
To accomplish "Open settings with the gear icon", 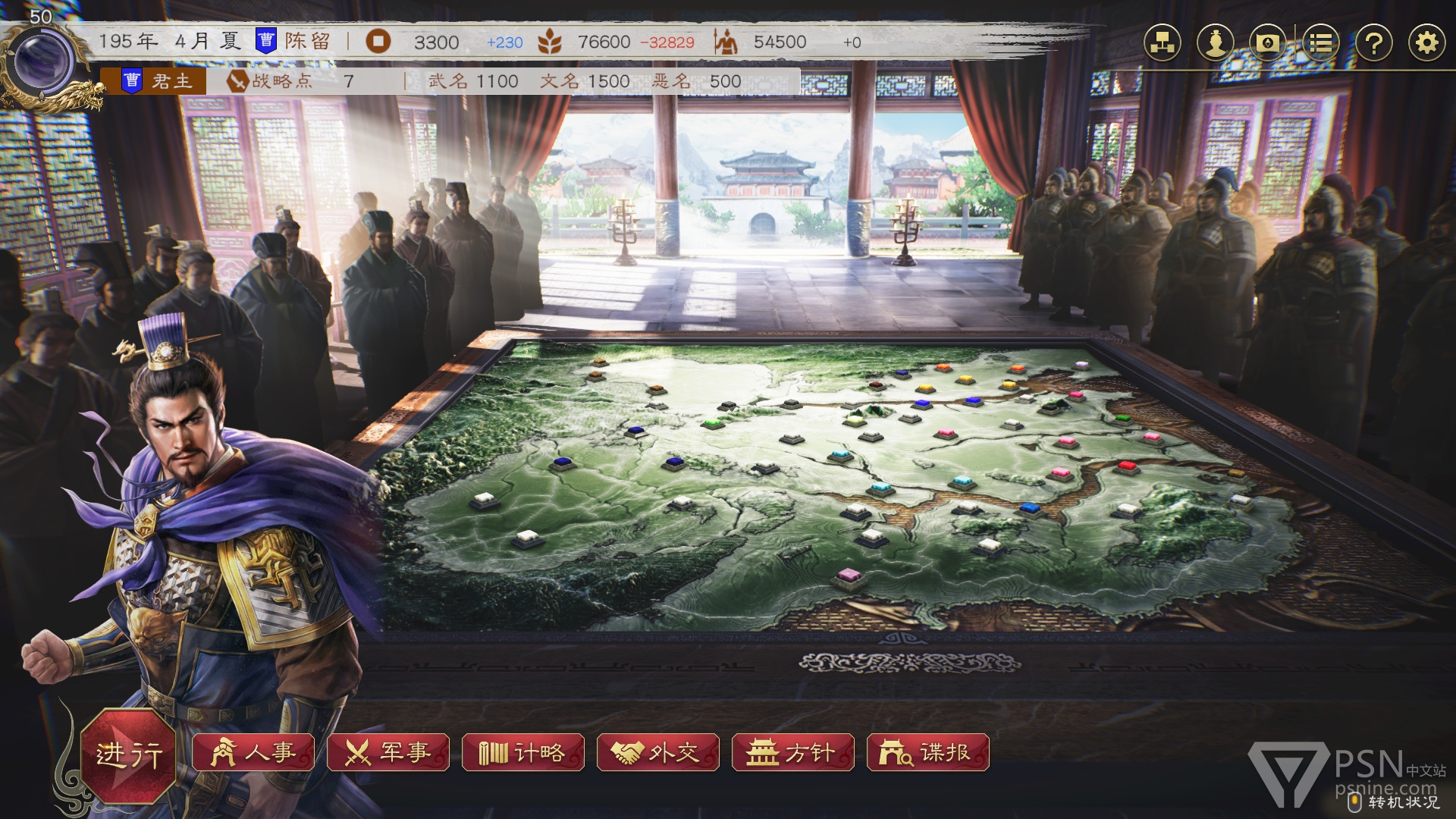I will click(x=1426, y=42).
